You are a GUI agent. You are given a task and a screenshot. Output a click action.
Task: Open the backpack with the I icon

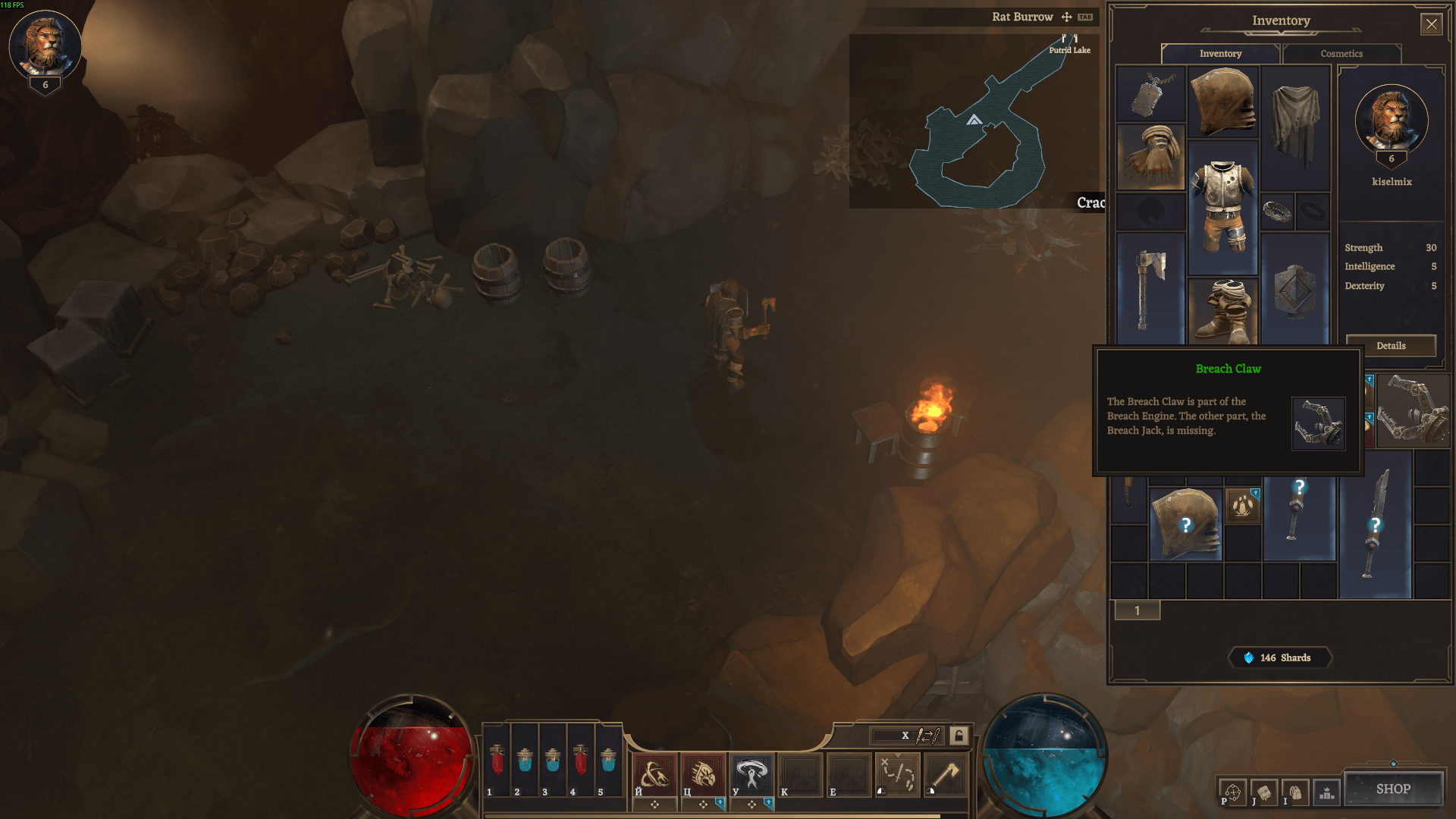(1296, 791)
